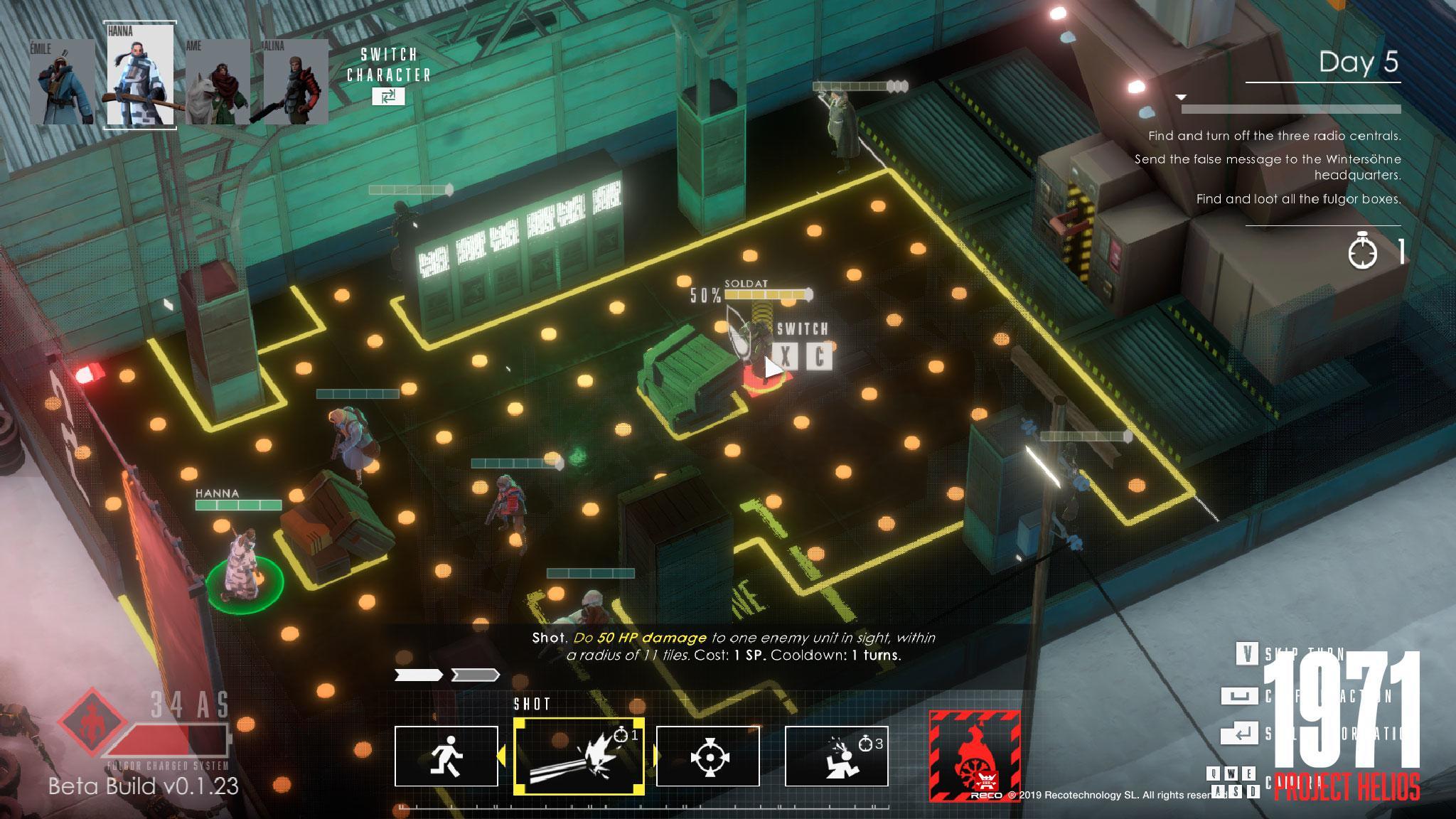Collapse the objectives list arrow
The width and height of the screenshot is (1456, 819).
point(1181,97)
